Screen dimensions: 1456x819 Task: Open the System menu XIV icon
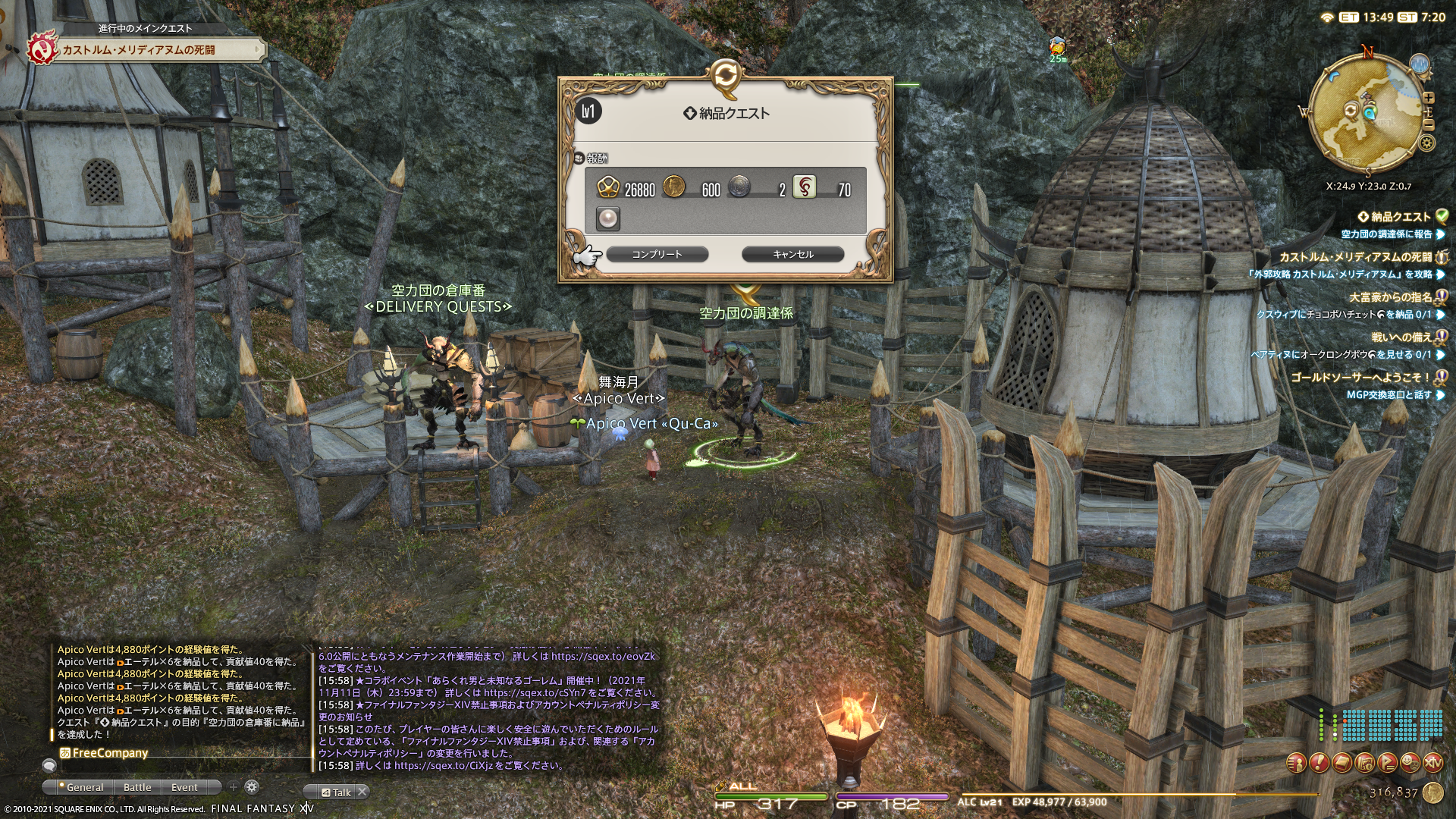pyautogui.click(x=1432, y=762)
